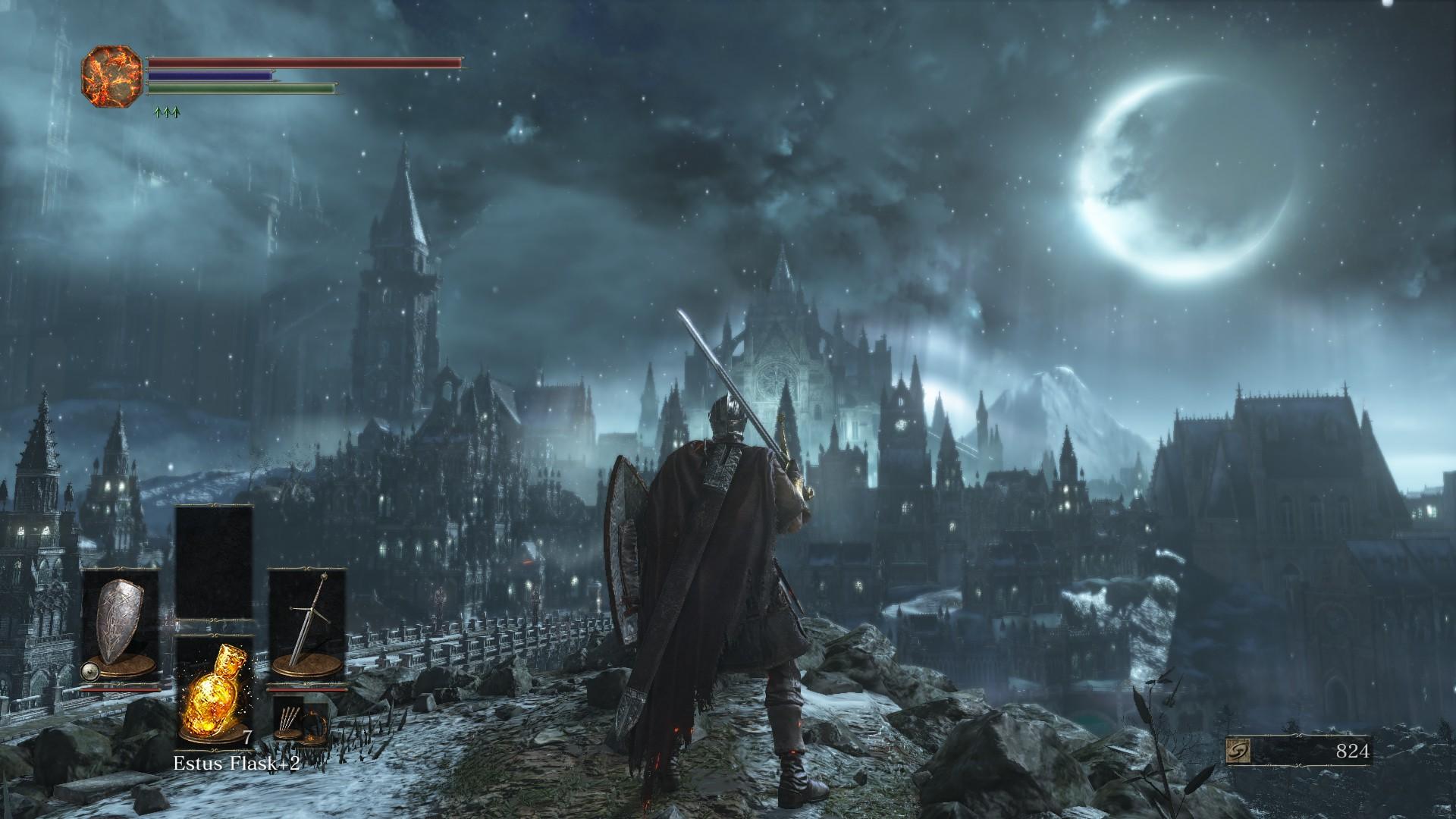The width and height of the screenshot is (1456, 819).
Task: Click the green arrows buff status icon
Action: coord(166,113)
